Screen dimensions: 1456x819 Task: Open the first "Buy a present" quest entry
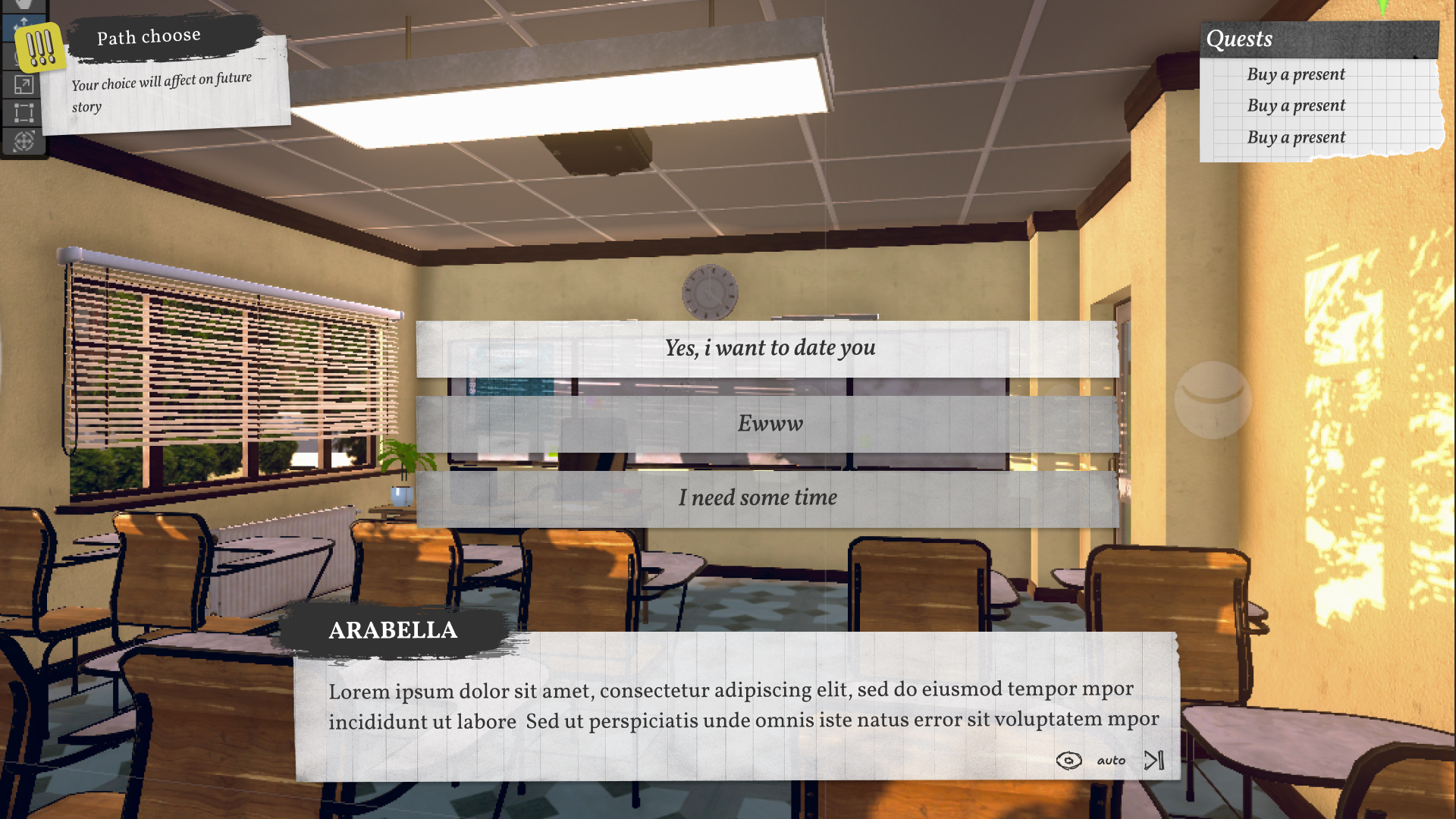tap(1297, 74)
